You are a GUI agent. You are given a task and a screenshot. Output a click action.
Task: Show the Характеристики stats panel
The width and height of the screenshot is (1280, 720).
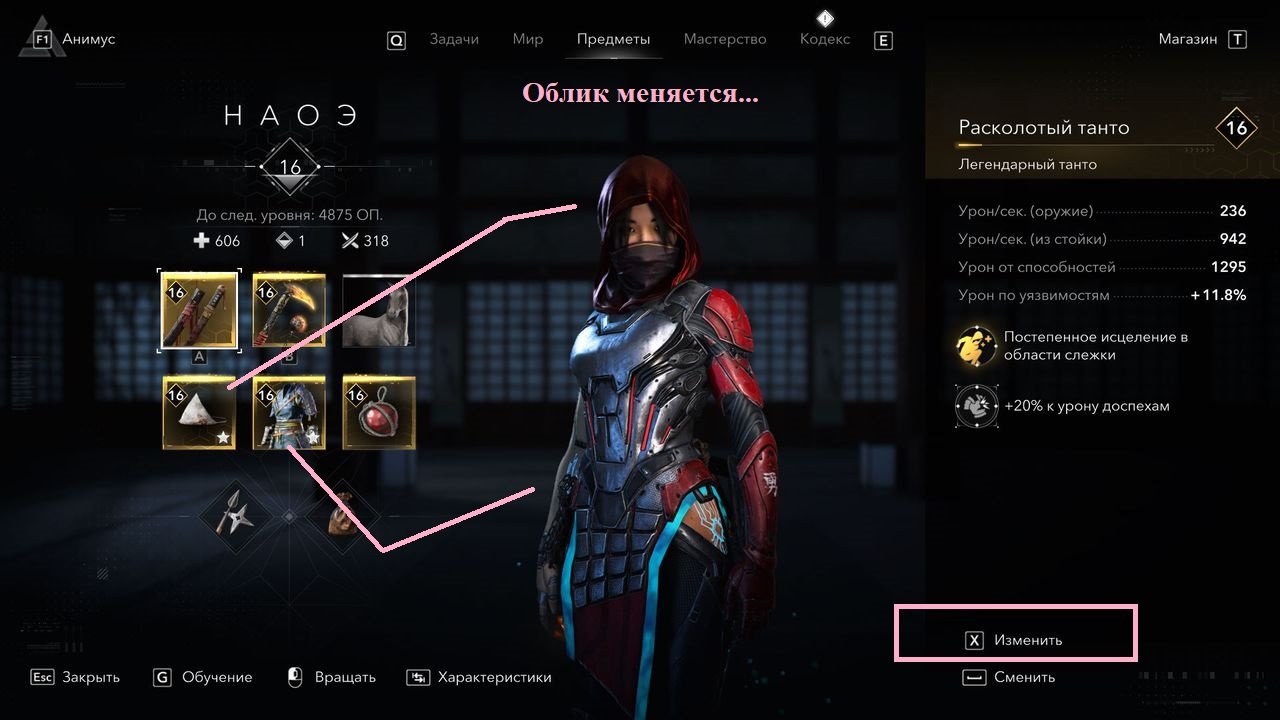(x=480, y=677)
